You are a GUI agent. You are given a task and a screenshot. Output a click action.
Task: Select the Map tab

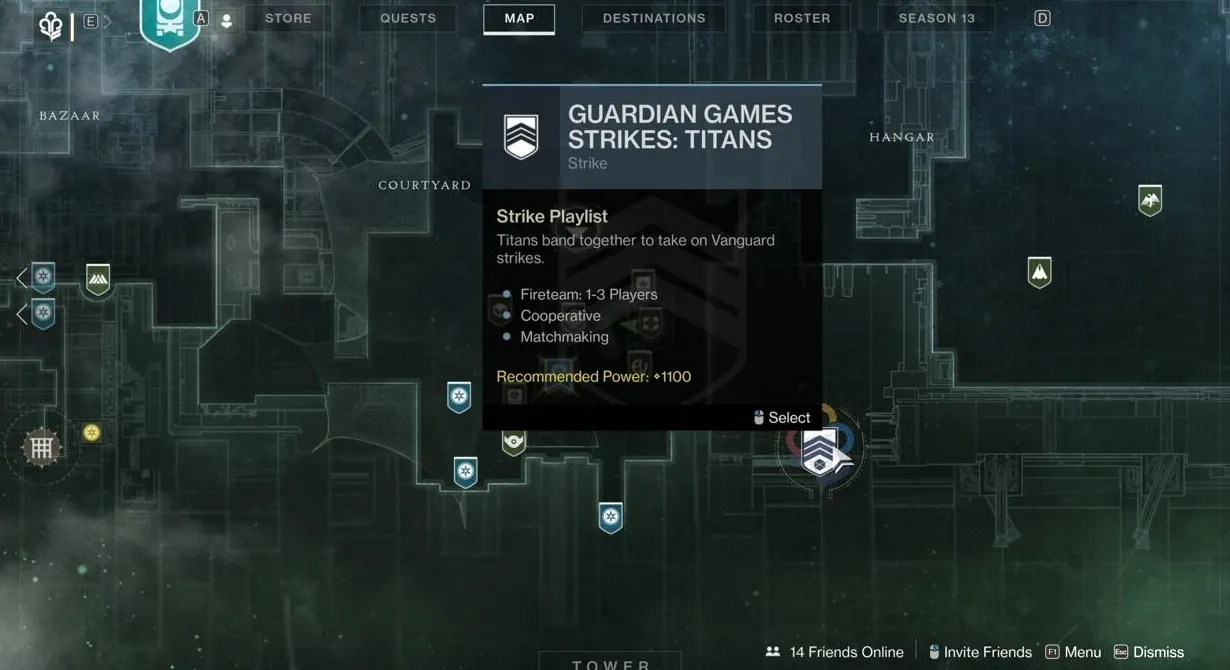tap(519, 18)
